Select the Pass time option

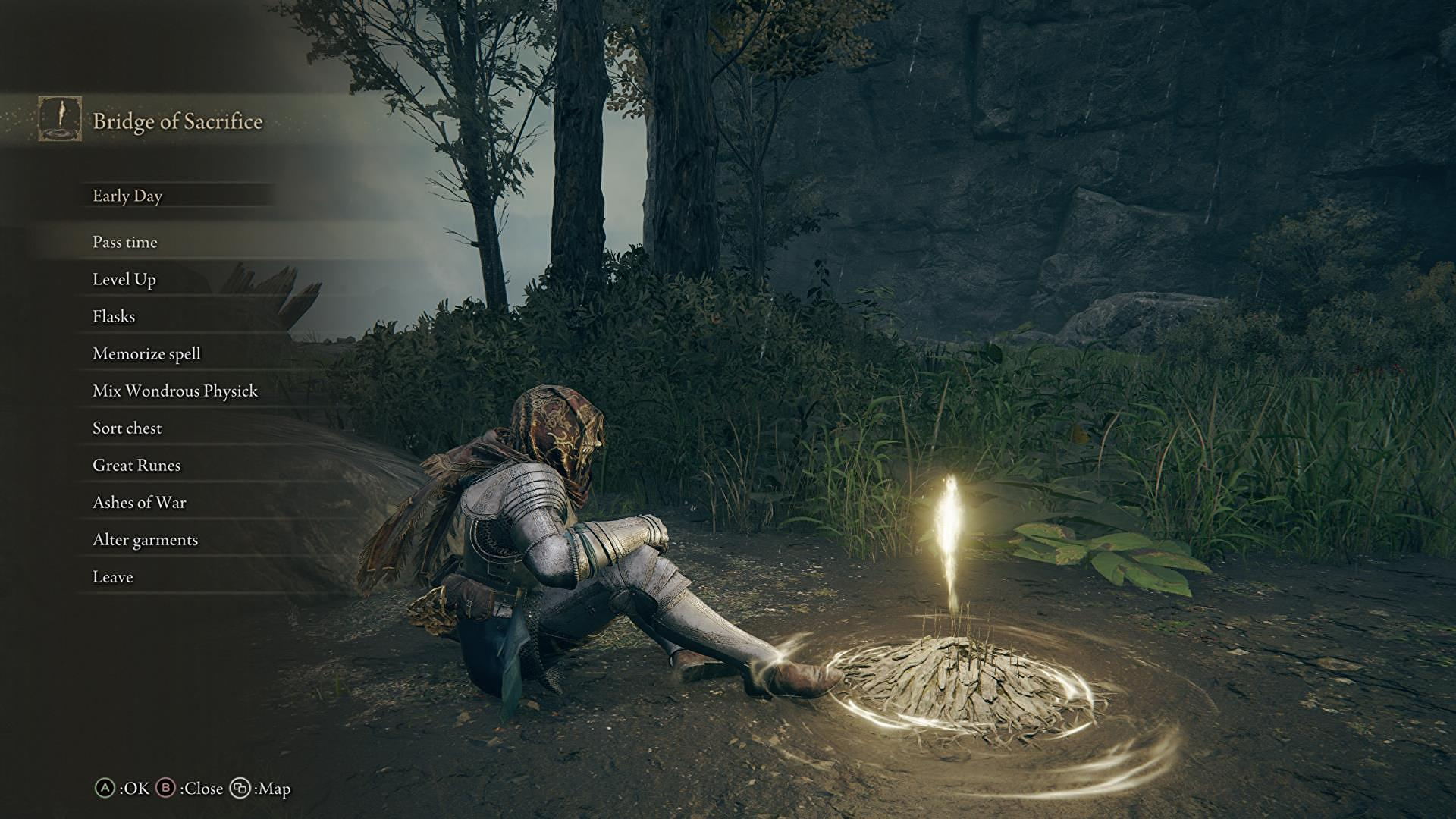(124, 243)
